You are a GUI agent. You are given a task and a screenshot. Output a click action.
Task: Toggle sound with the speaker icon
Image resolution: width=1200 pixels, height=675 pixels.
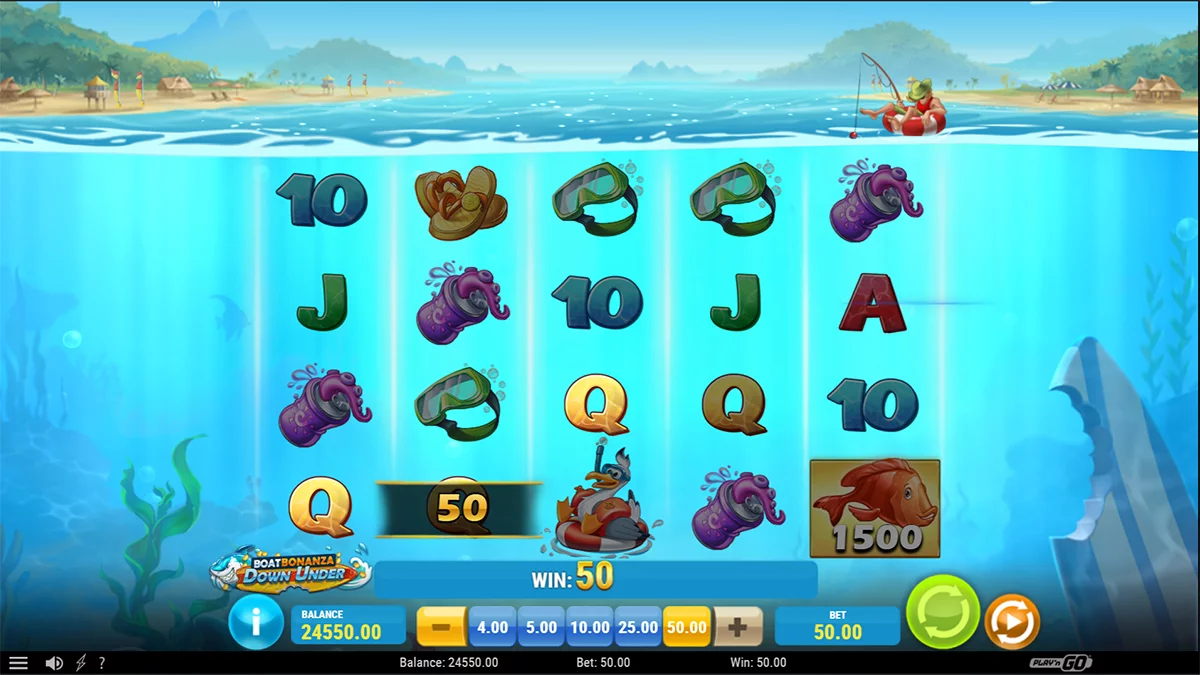[54, 663]
